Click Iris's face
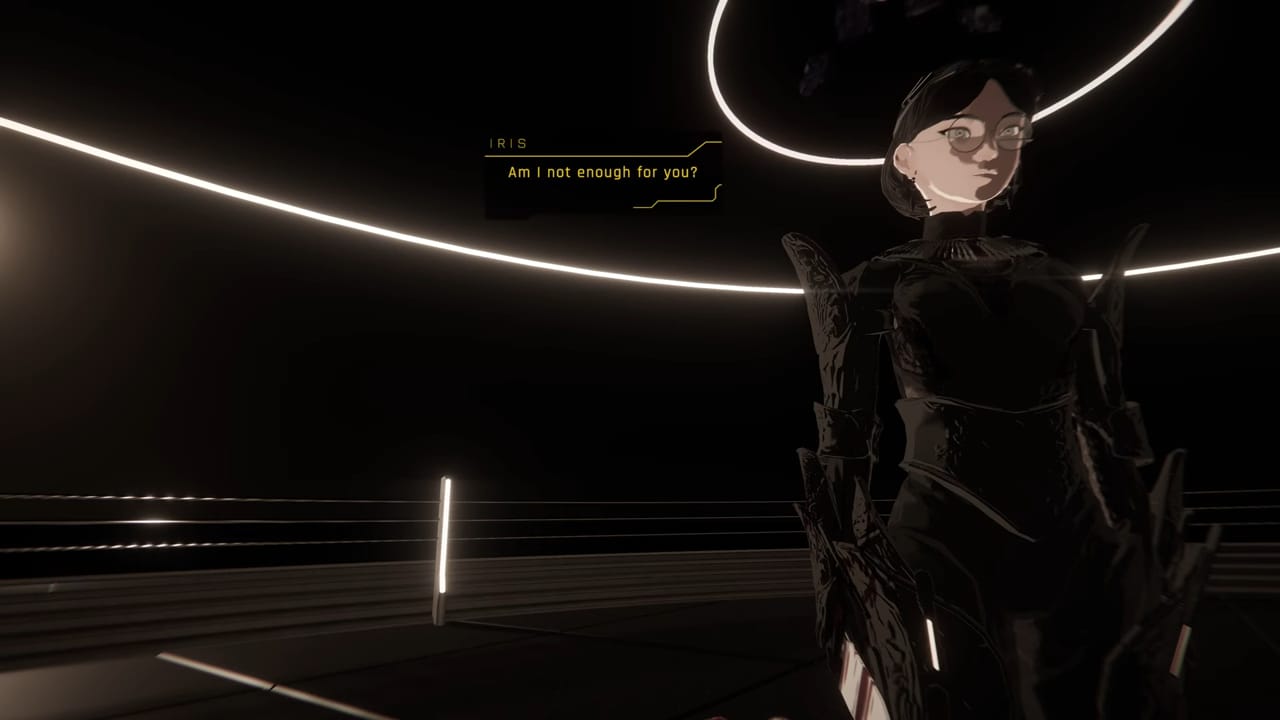This screenshot has height=720, width=1280. [x=955, y=160]
